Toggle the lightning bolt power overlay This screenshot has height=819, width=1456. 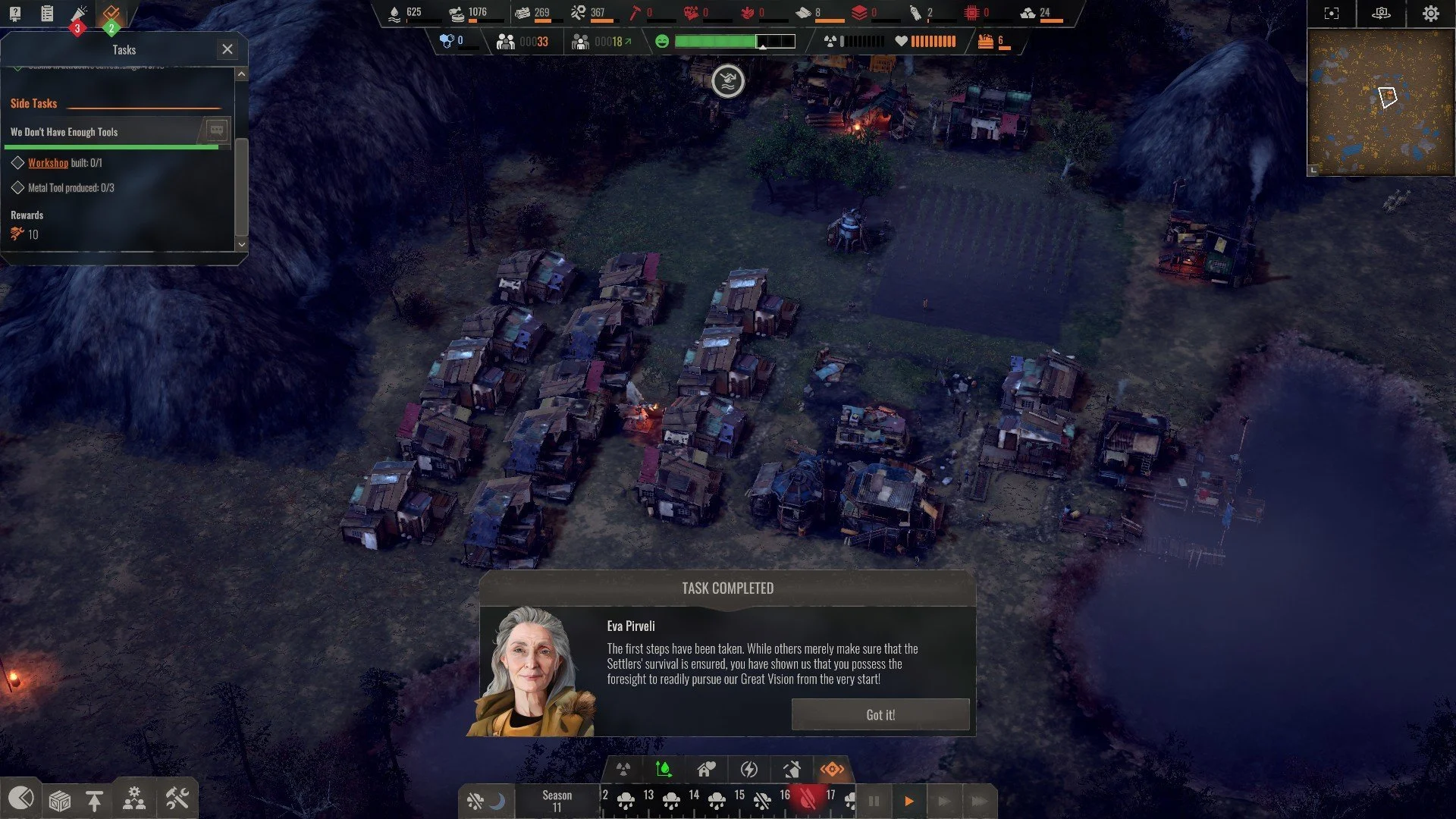pos(748,770)
